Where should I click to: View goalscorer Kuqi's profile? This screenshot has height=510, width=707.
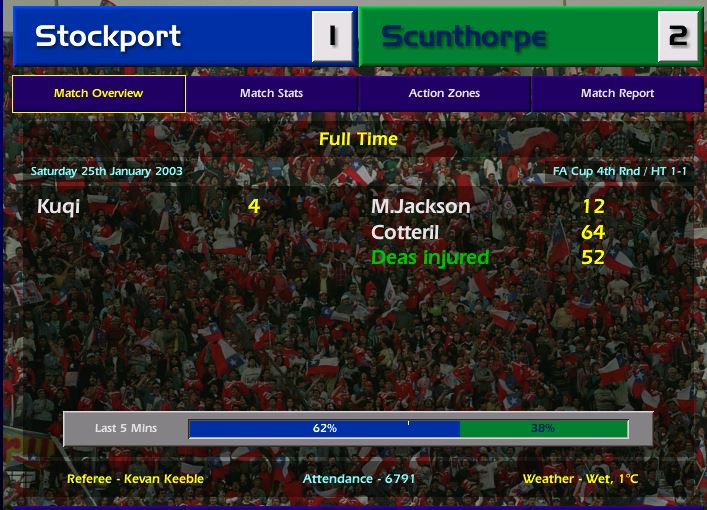(x=58, y=207)
